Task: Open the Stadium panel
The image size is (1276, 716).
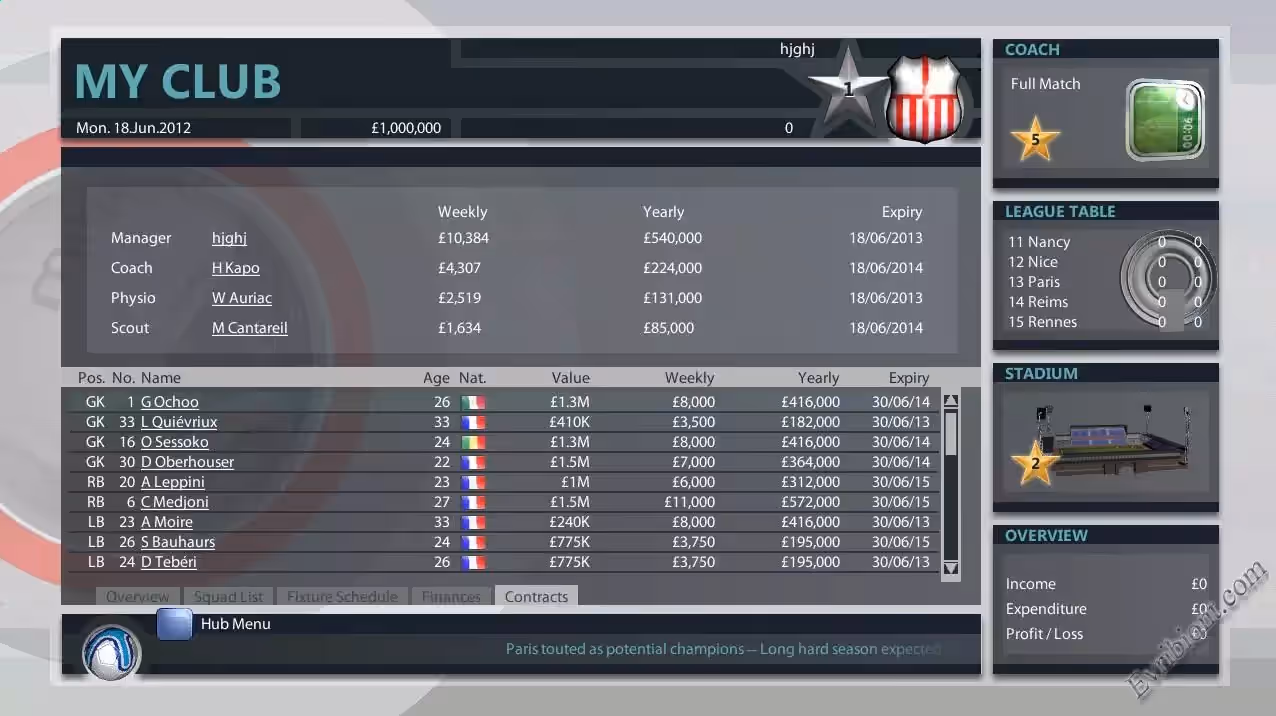Action: coord(1105,438)
